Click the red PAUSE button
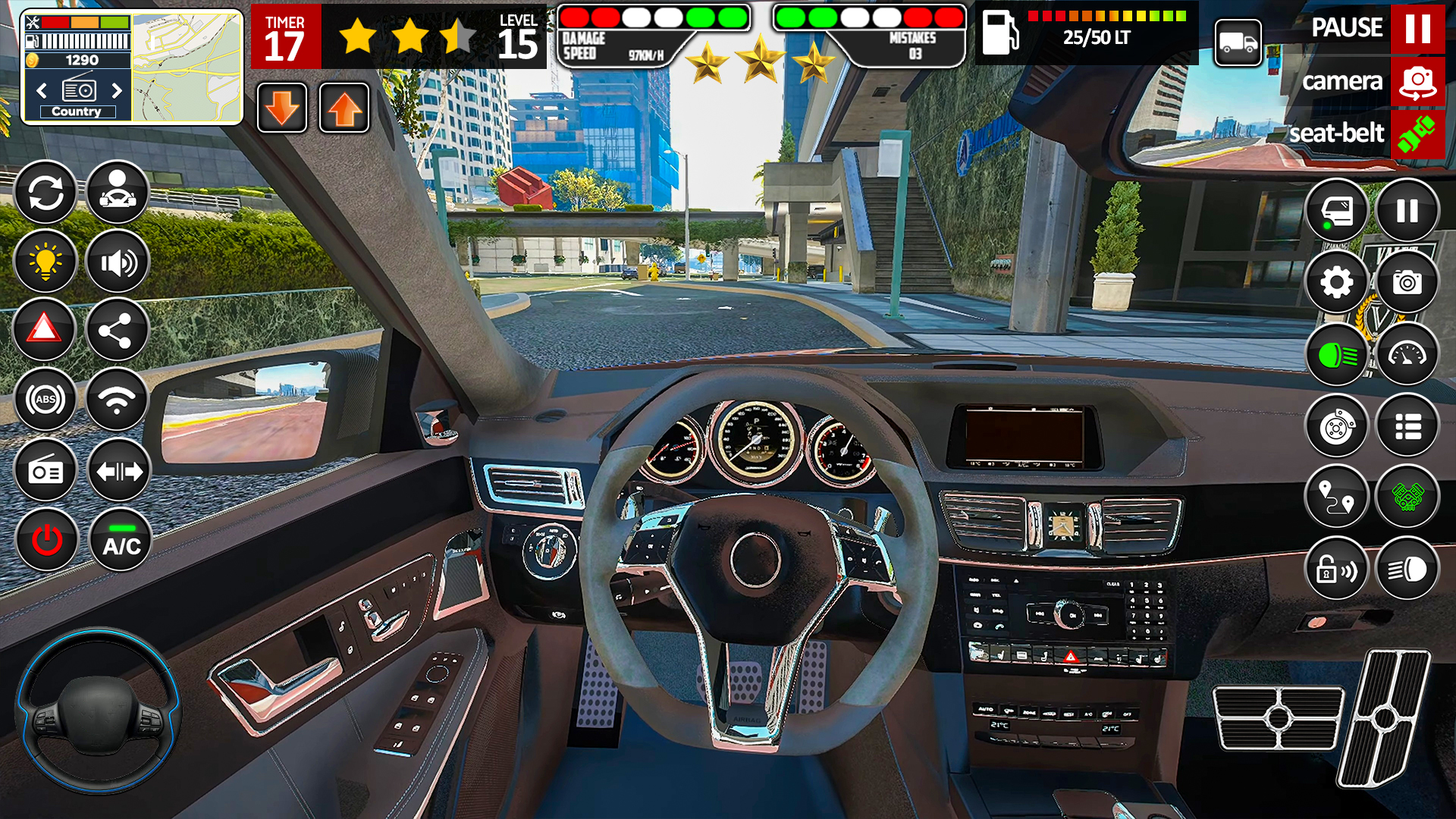 tap(1417, 29)
